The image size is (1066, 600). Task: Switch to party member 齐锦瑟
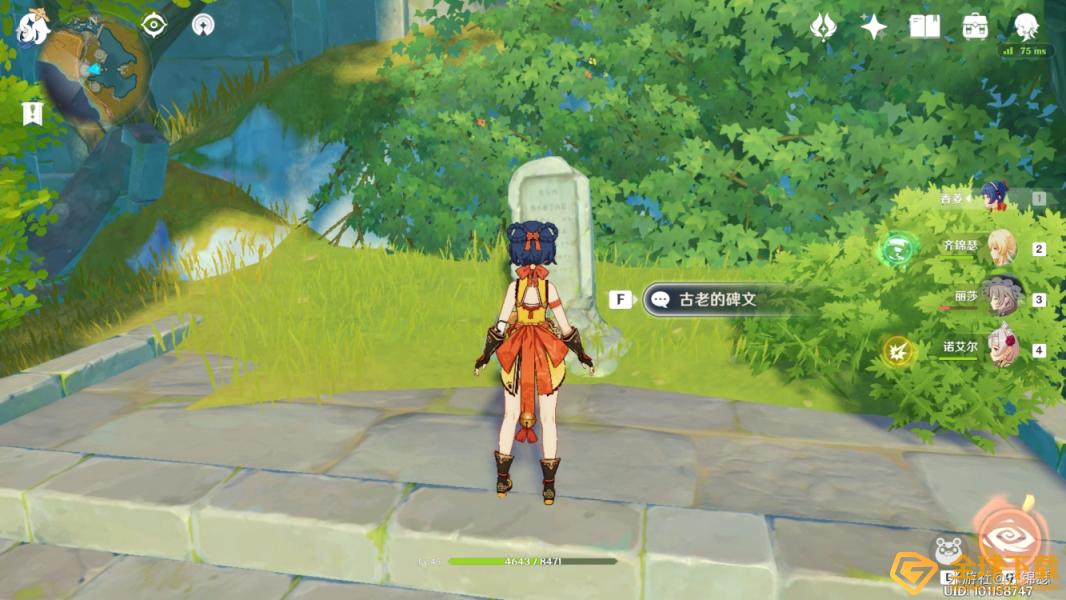pyautogui.click(x=1000, y=247)
